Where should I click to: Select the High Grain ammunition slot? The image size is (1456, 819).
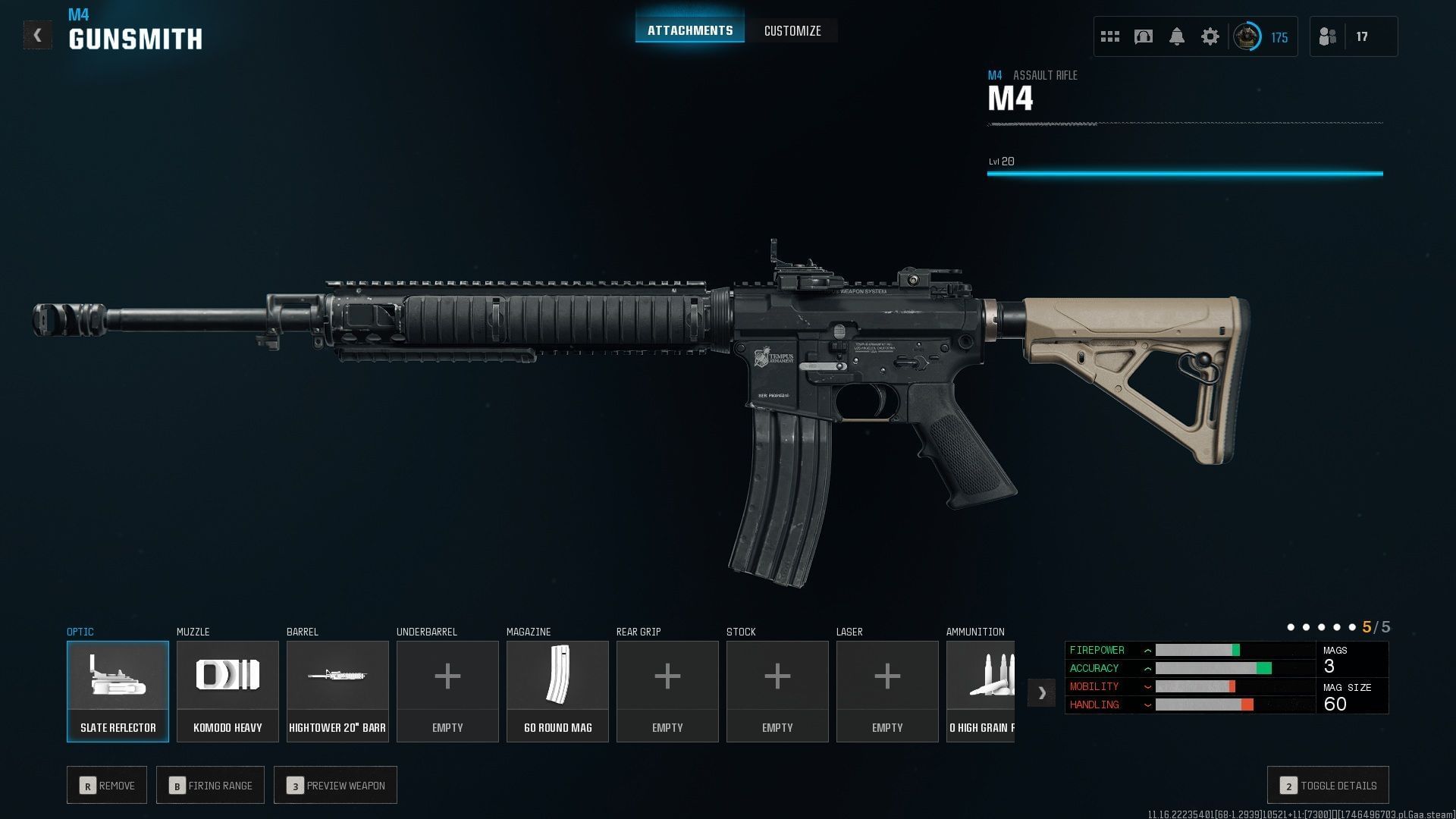click(x=981, y=691)
